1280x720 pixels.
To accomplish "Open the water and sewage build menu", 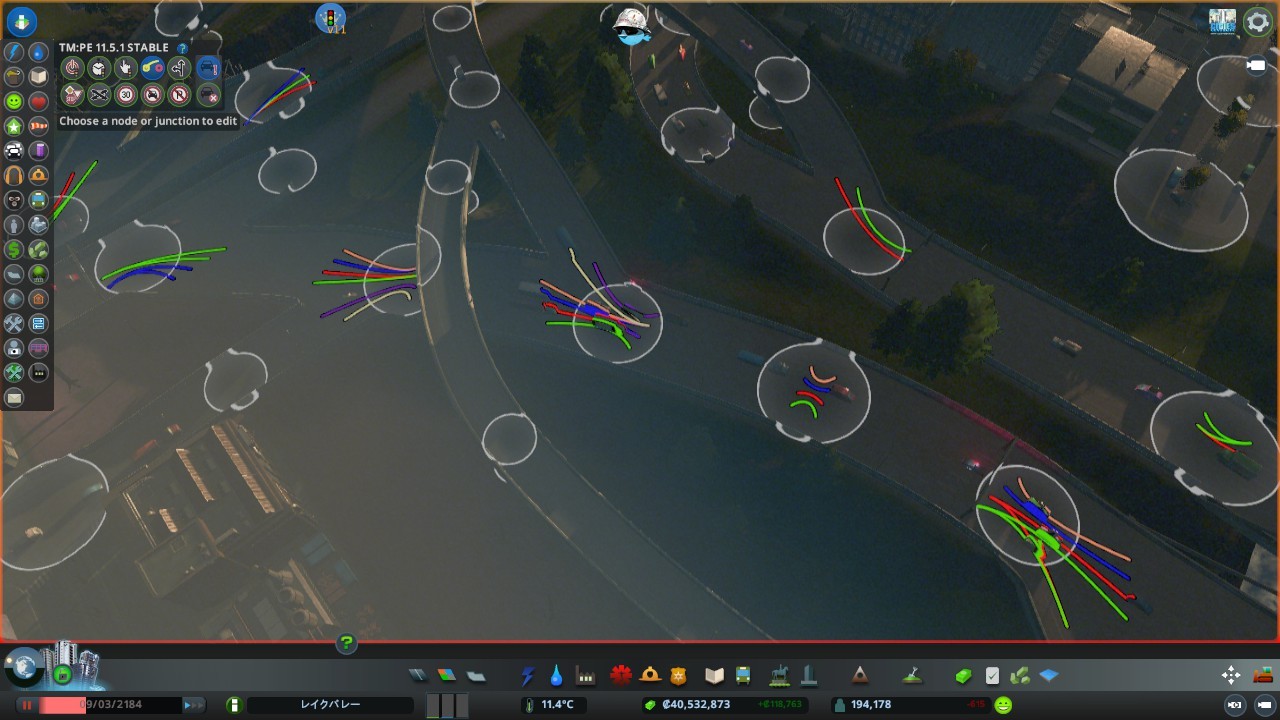I will (x=556, y=676).
